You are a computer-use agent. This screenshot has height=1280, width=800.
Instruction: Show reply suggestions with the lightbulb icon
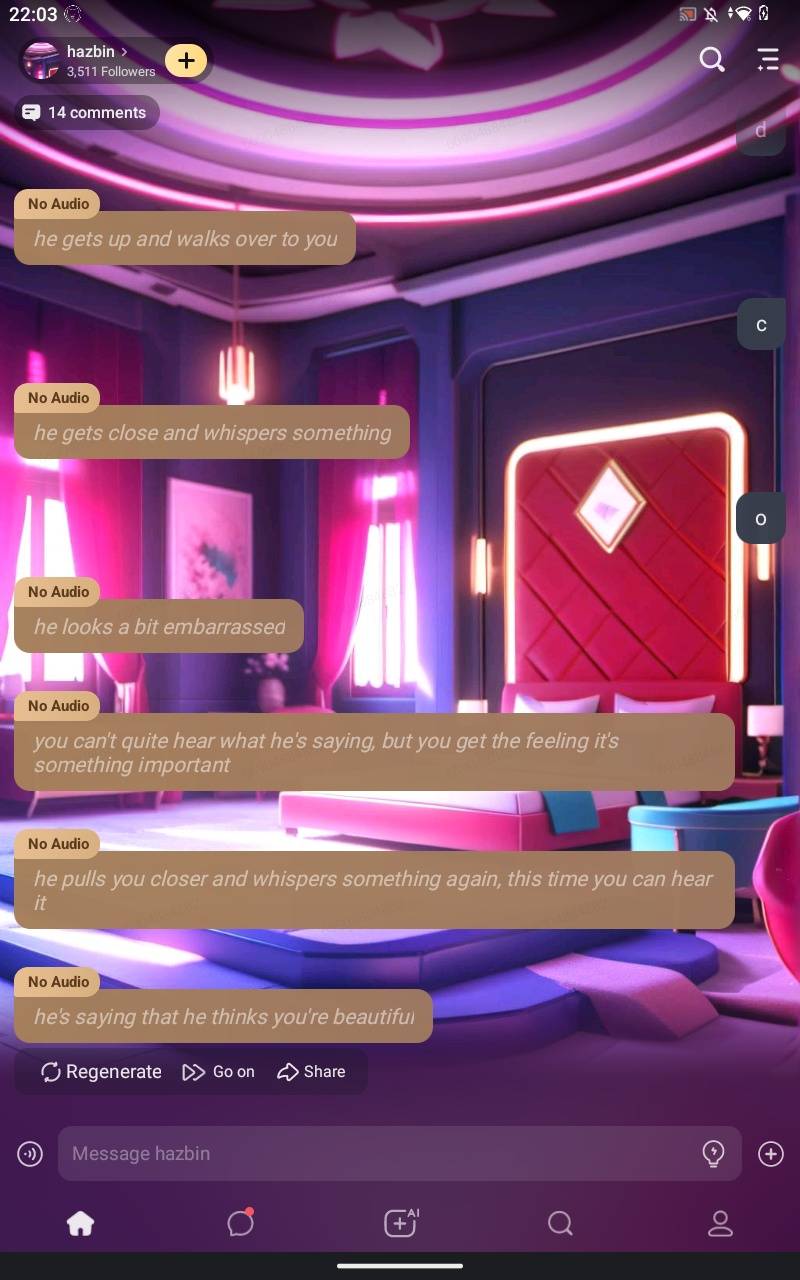point(713,1153)
